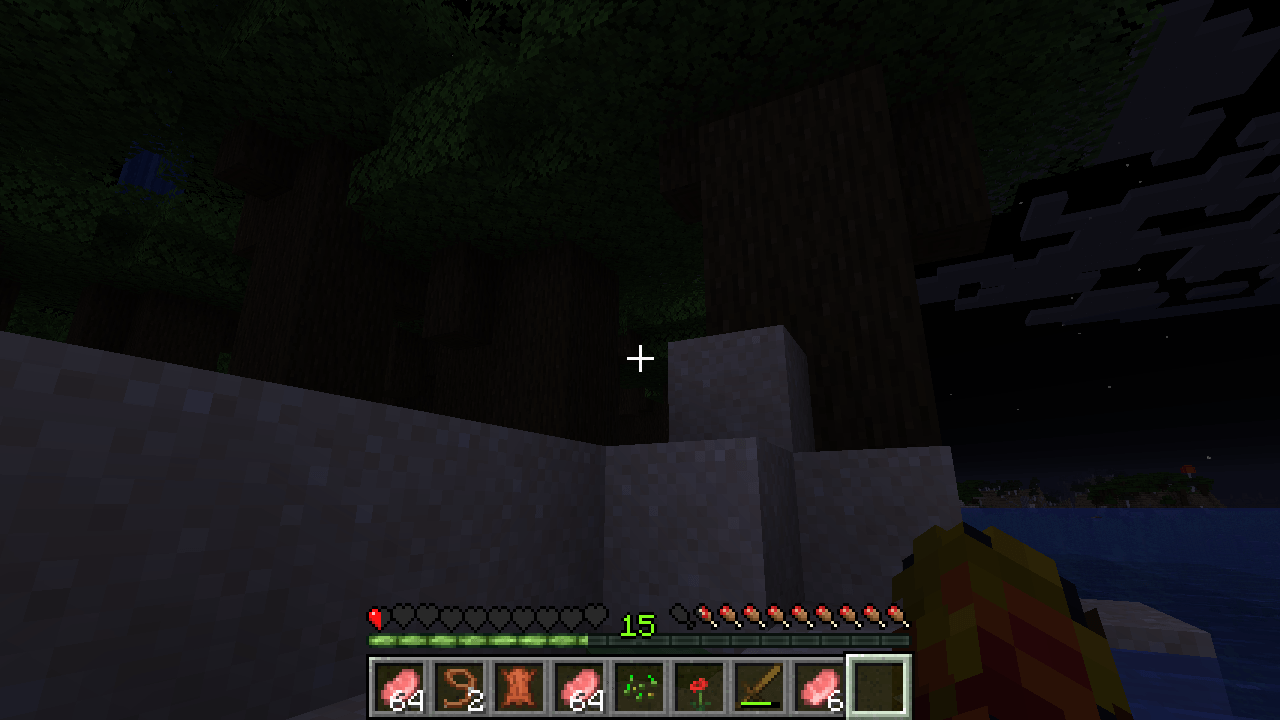
Task: Select the second porkchop stack of 64
Action: pos(578,684)
